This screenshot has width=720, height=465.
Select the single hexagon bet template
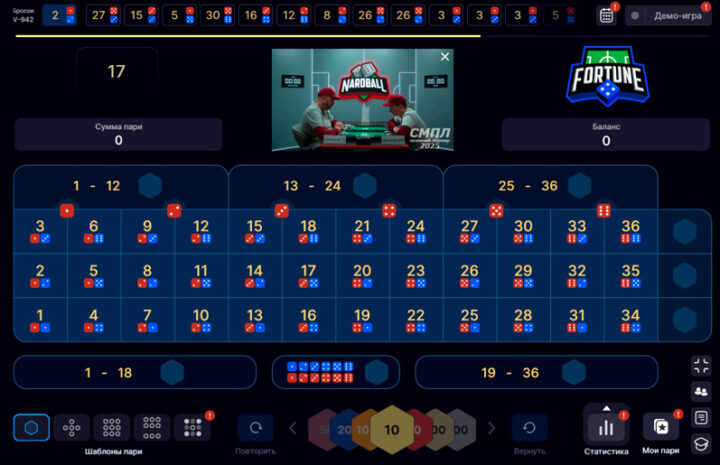coord(31,428)
